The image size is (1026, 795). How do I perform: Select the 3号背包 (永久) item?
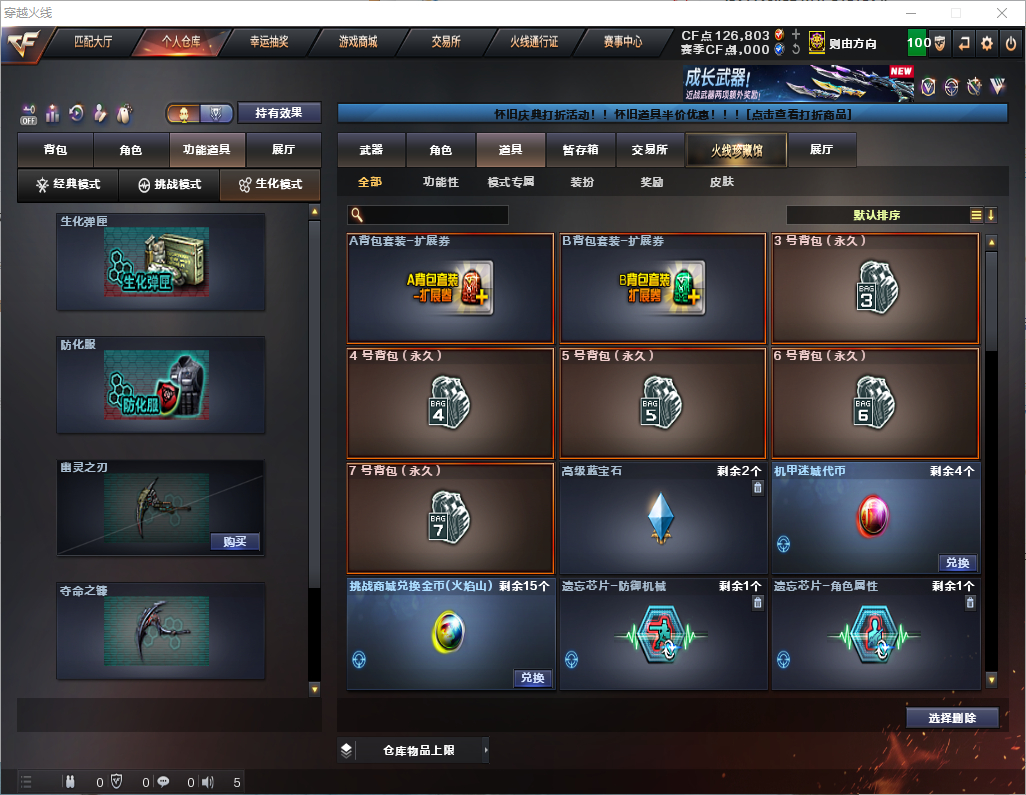(x=876, y=289)
